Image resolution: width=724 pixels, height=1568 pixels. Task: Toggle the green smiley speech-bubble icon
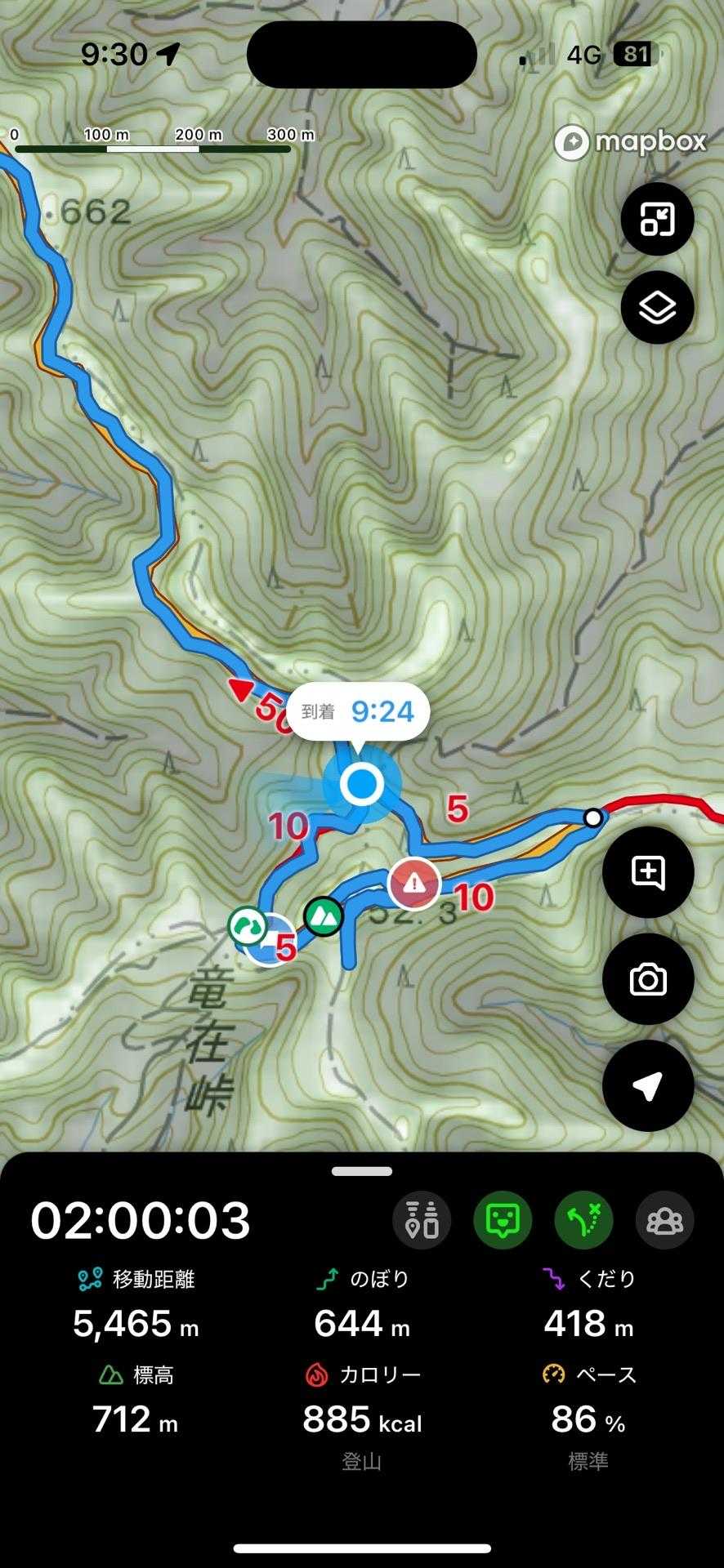(x=503, y=1220)
